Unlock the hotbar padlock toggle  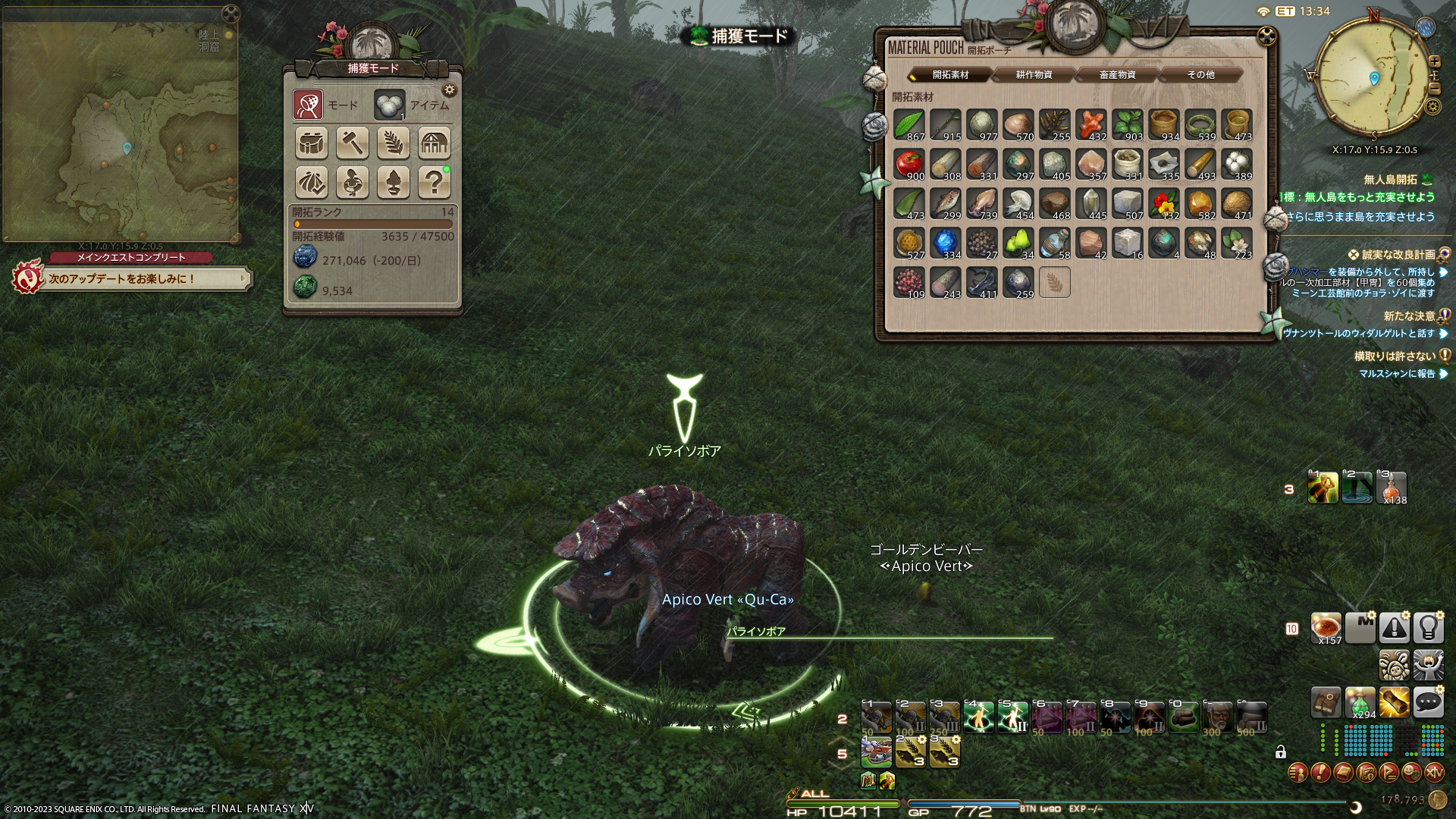(x=1281, y=752)
